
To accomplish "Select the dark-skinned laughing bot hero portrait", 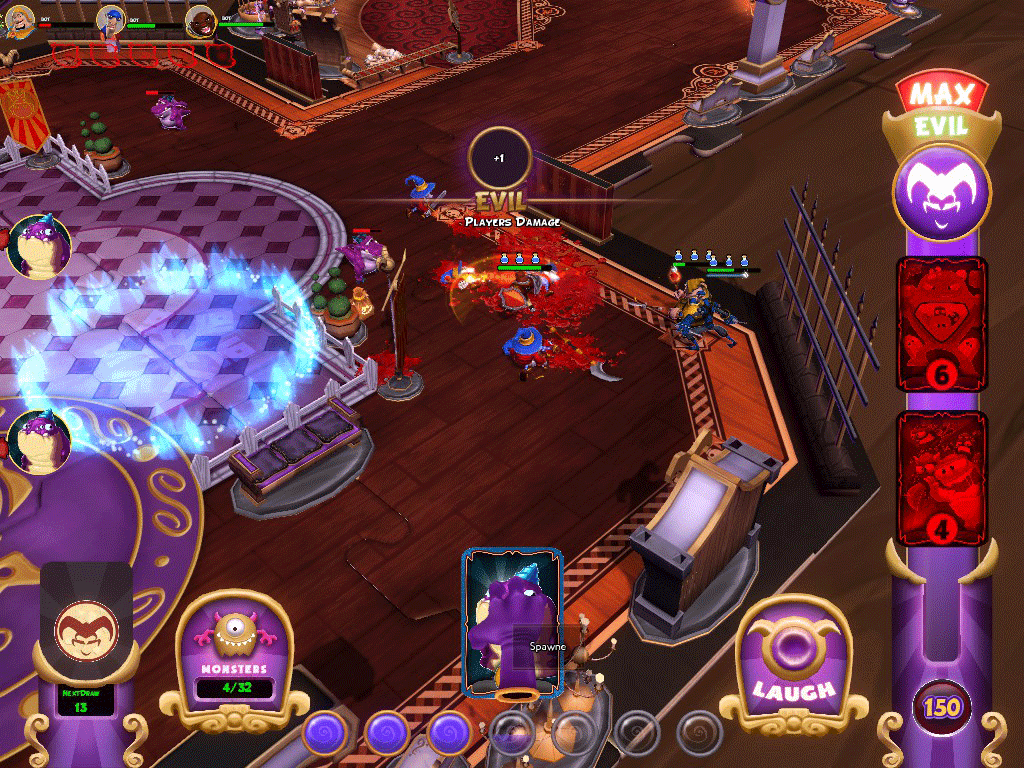I will click(201, 20).
